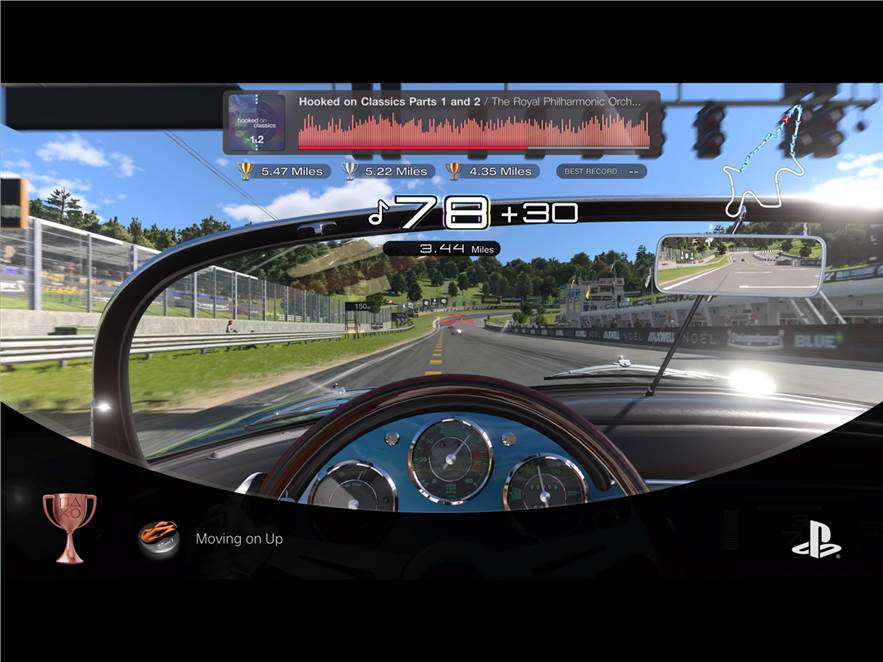The image size is (883, 662).
Task: Open the Moving on Up trophy notification
Action: click(x=239, y=539)
